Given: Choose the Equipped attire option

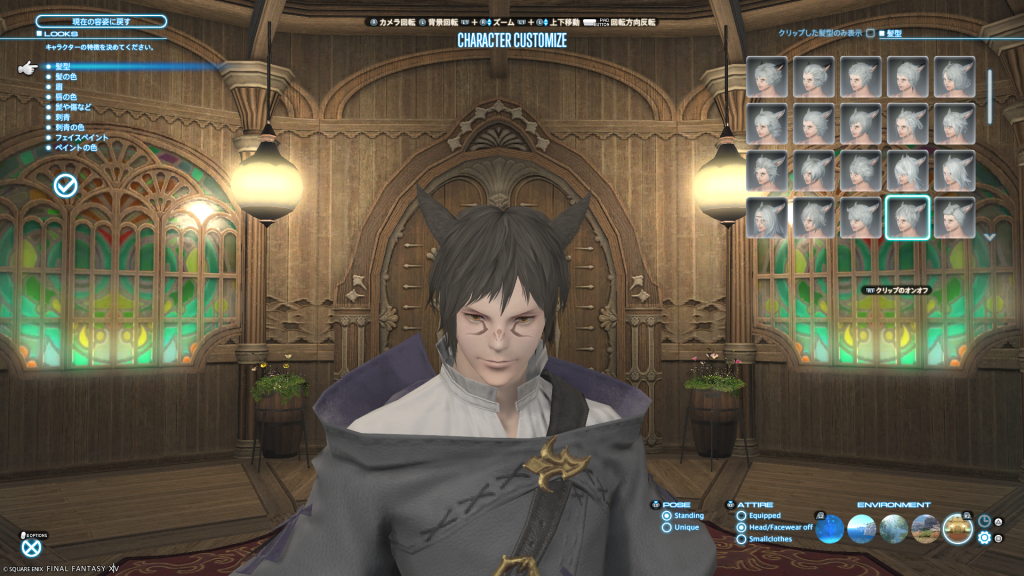Looking at the screenshot, I should (x=741, y=516).
